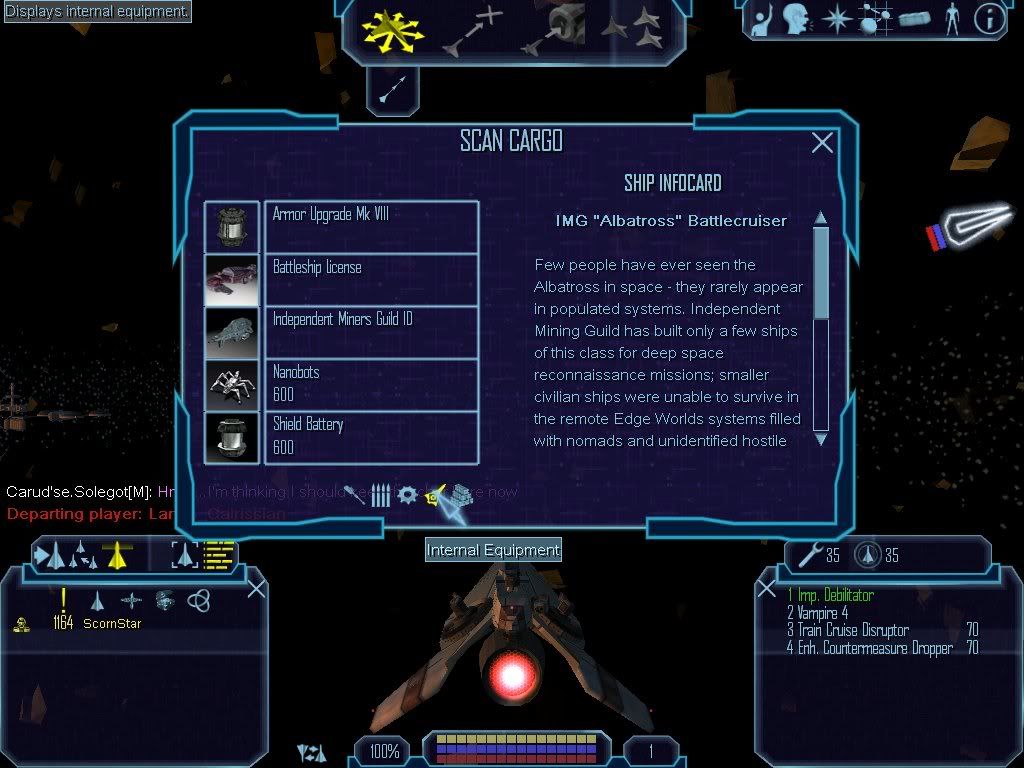Open the information 'i' button
Image resolution: width=1024 pixels, height=768 pixels.
click(989, 20)
